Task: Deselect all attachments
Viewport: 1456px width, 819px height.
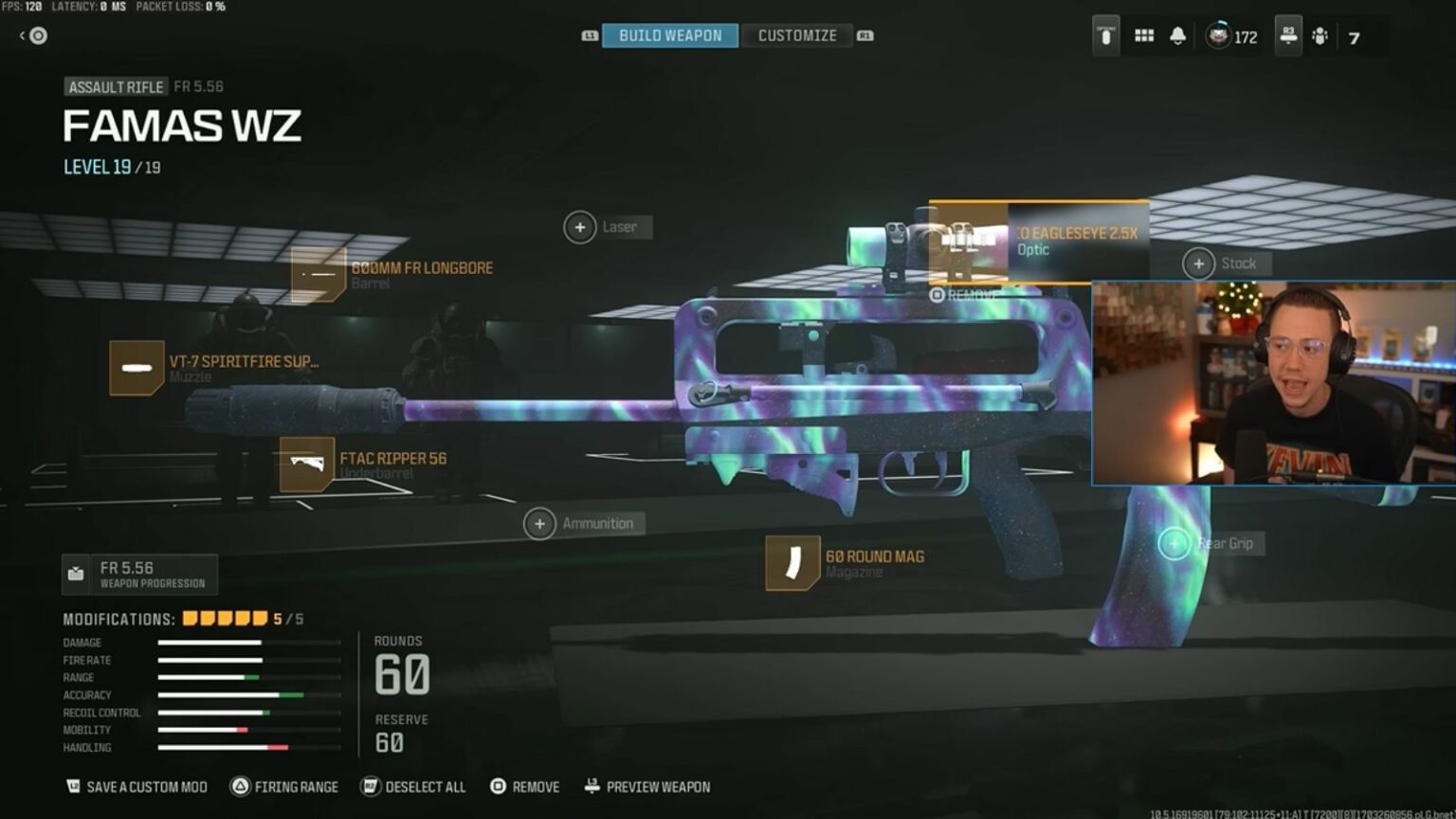Action: [x=412, y=787]
